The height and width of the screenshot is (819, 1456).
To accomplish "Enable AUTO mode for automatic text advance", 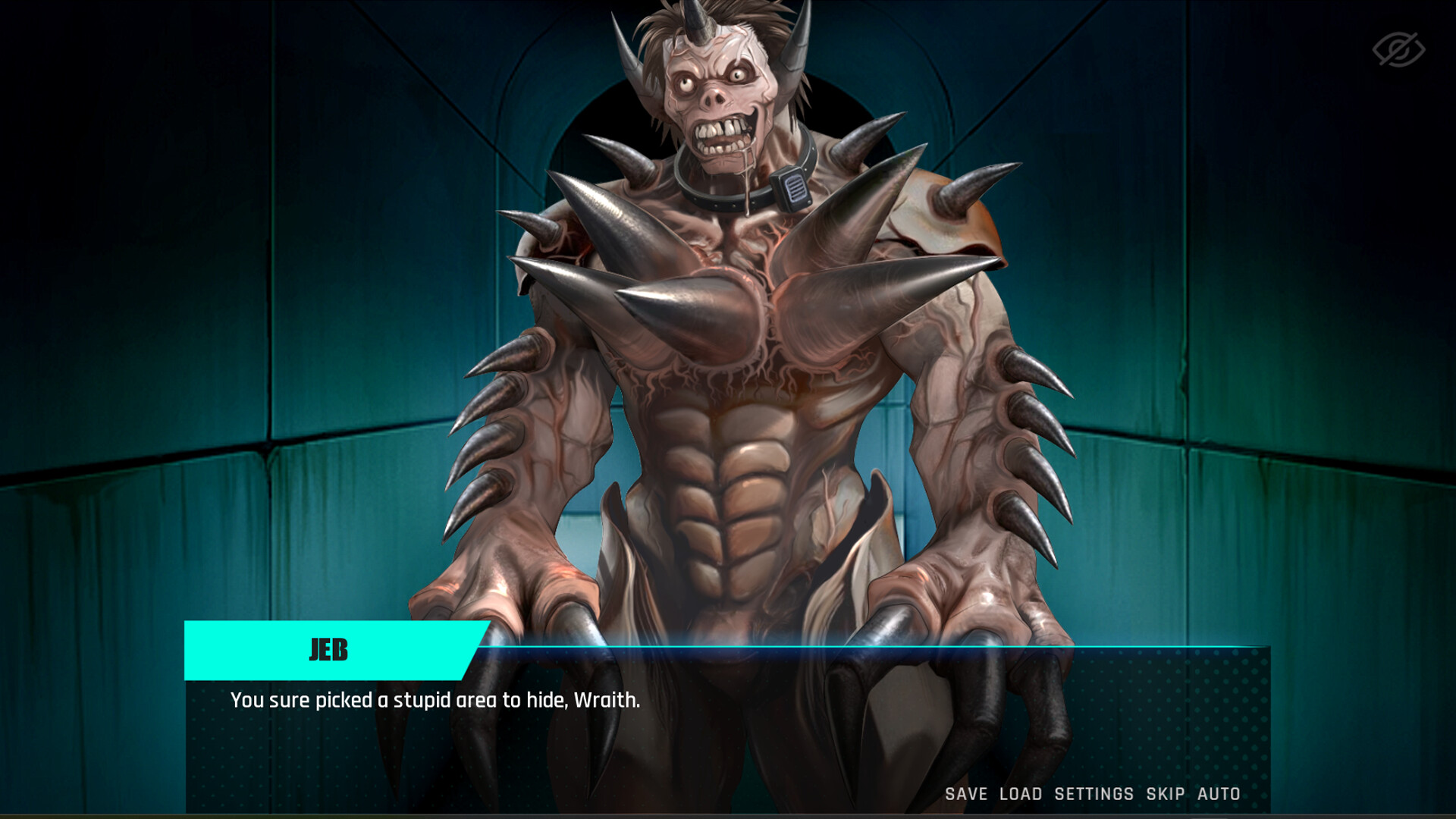I will (x=1218, y=795).
